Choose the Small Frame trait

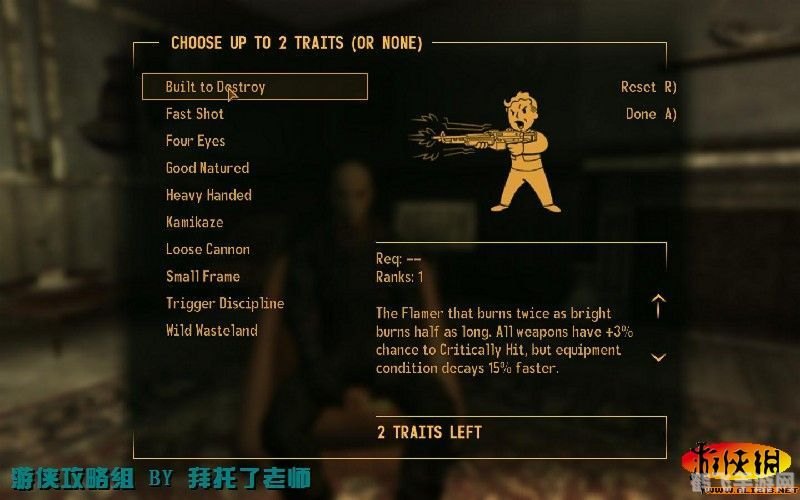[202, 276]
